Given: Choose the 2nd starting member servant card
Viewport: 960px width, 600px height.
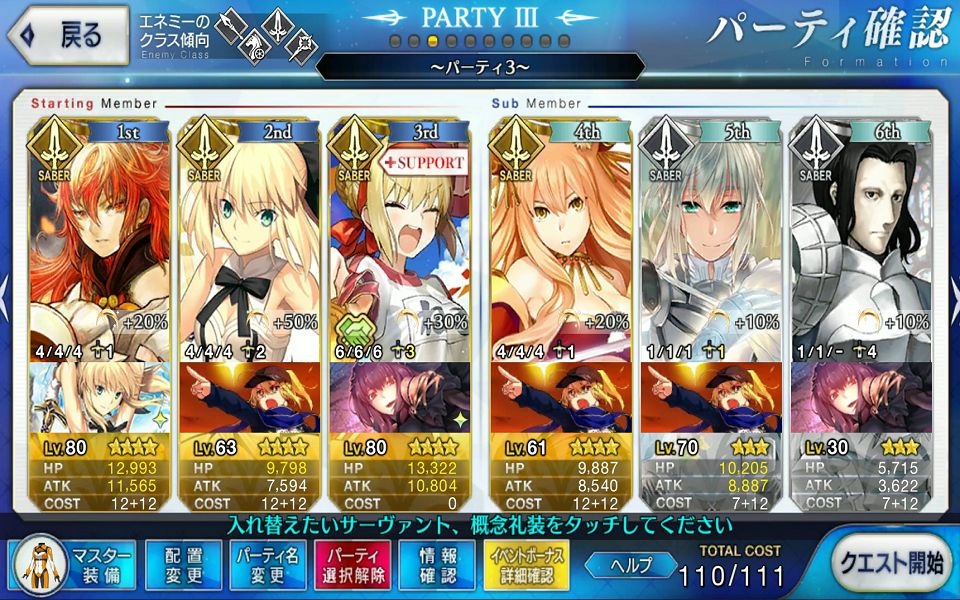Looking at the screenshot, I should 250,240.
